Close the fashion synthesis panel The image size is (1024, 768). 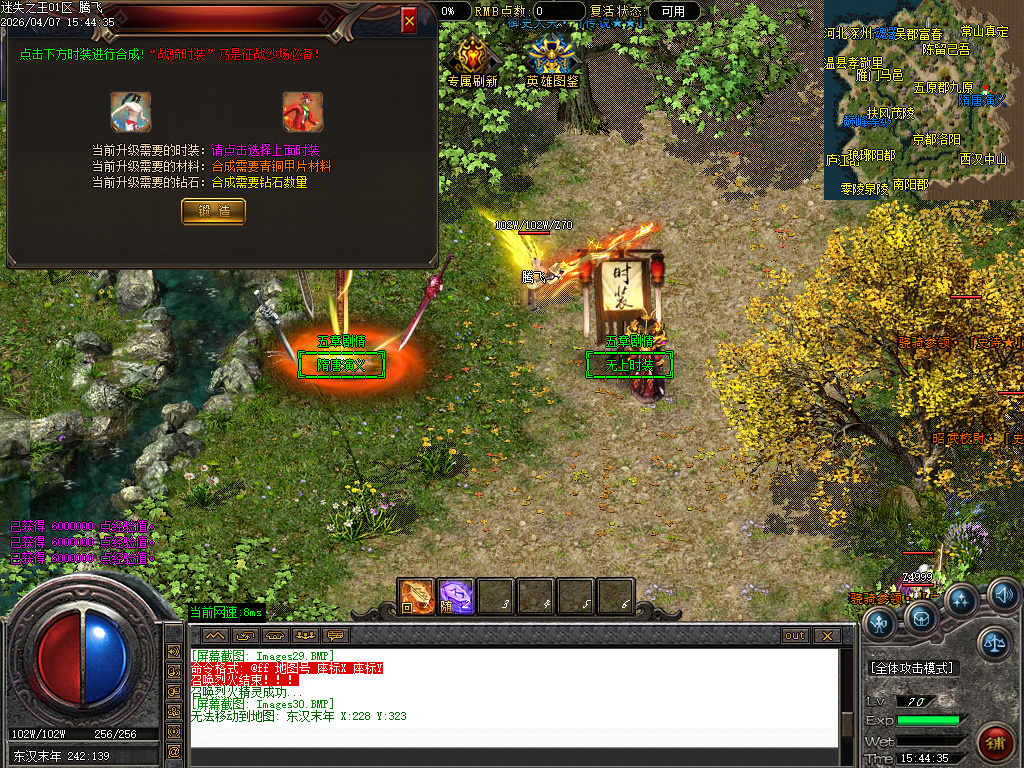coord(408,20)
